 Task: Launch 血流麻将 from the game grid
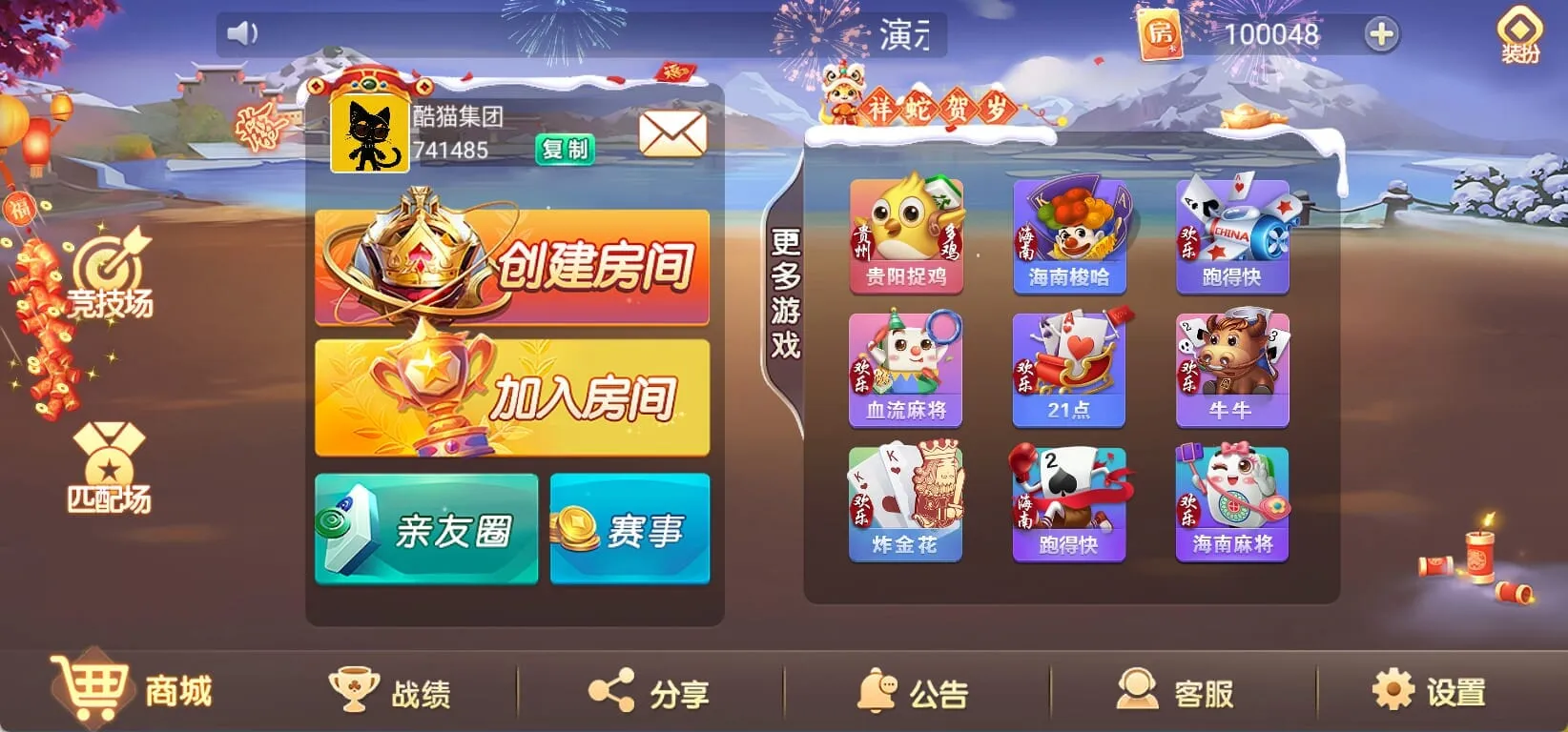[x=907, y=367]
